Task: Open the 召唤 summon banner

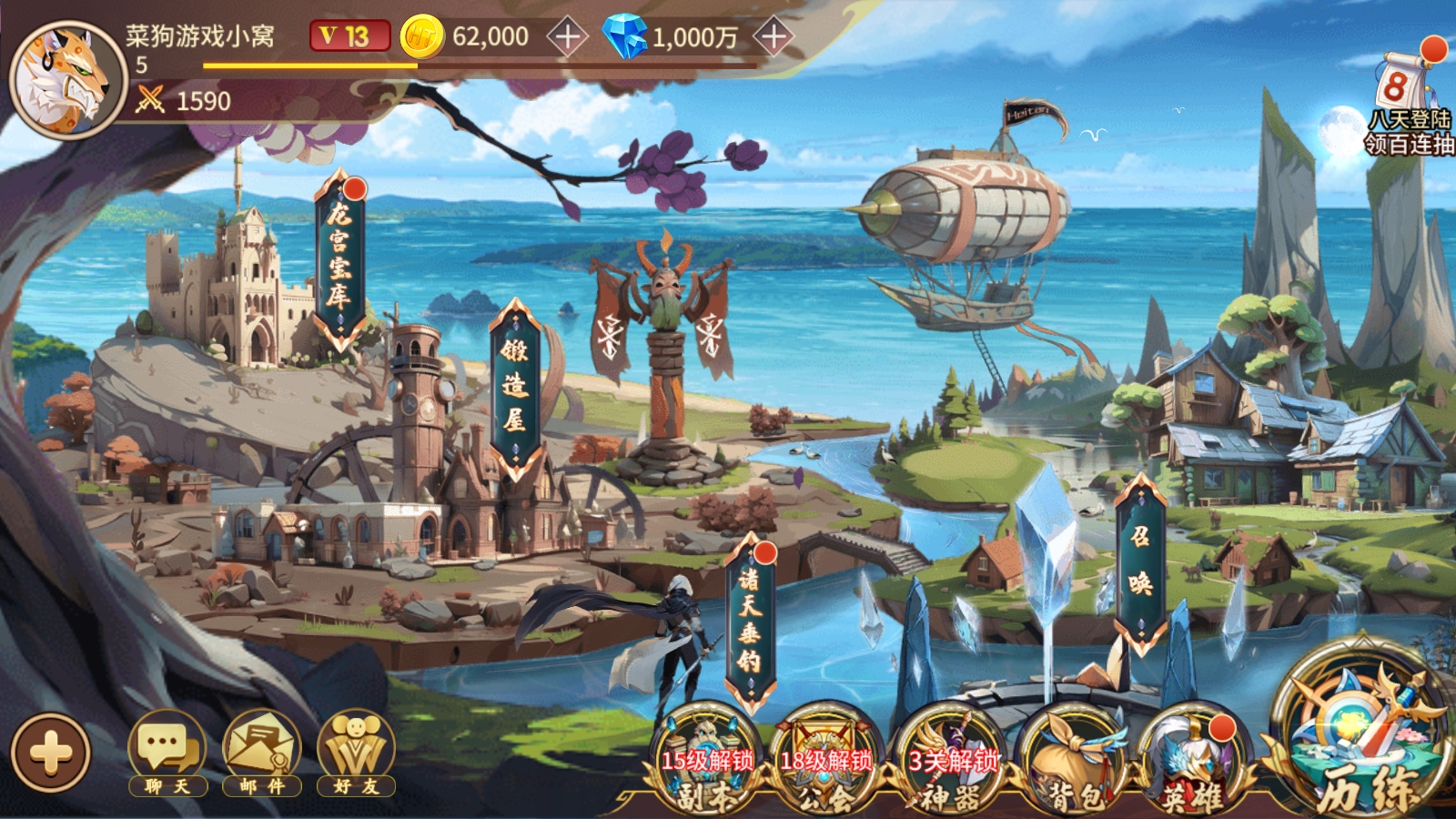Action: coord(1140,564)
